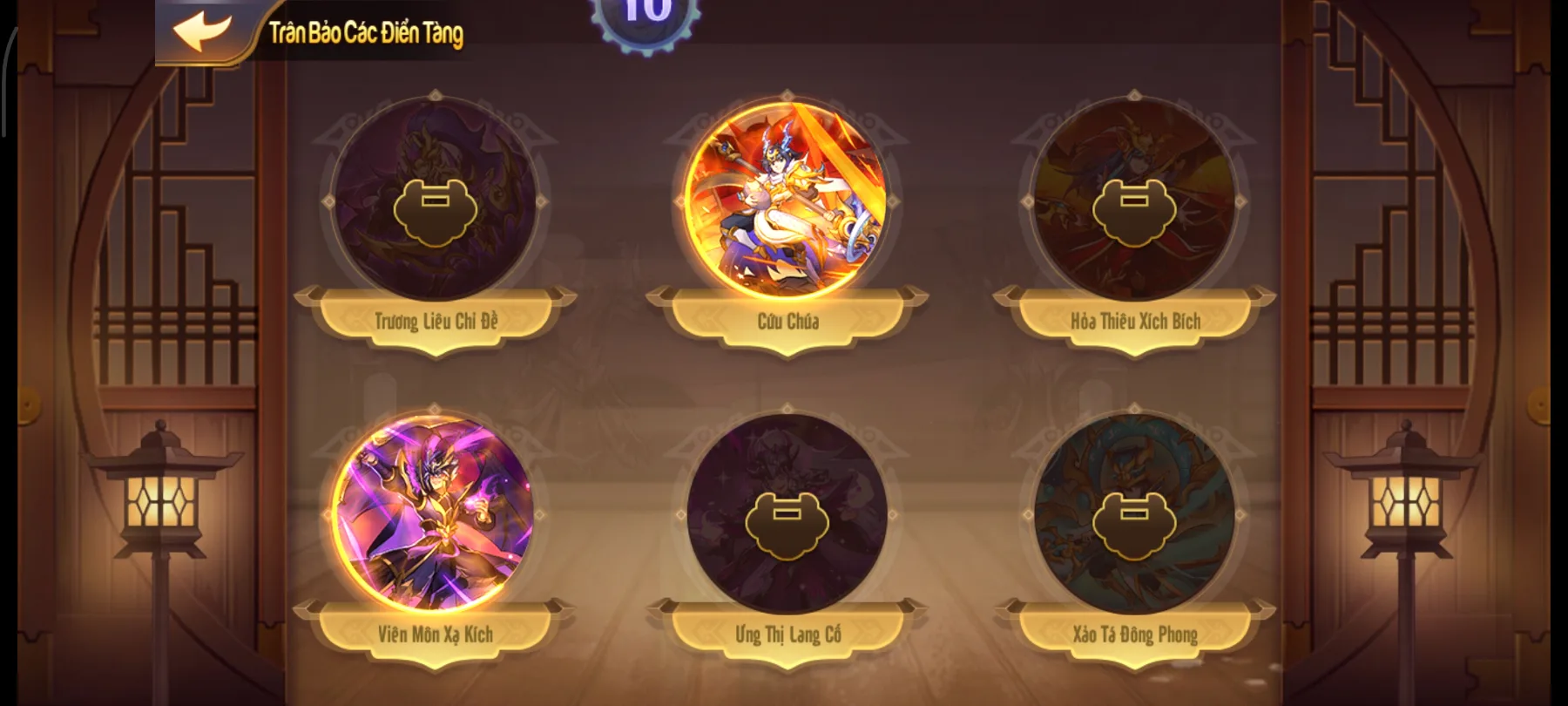This screenshot has height=706, width=1568.
Task: Click the Hỏa Thiêu Xích Bích label banner
Action: [x=1134, y=320]
